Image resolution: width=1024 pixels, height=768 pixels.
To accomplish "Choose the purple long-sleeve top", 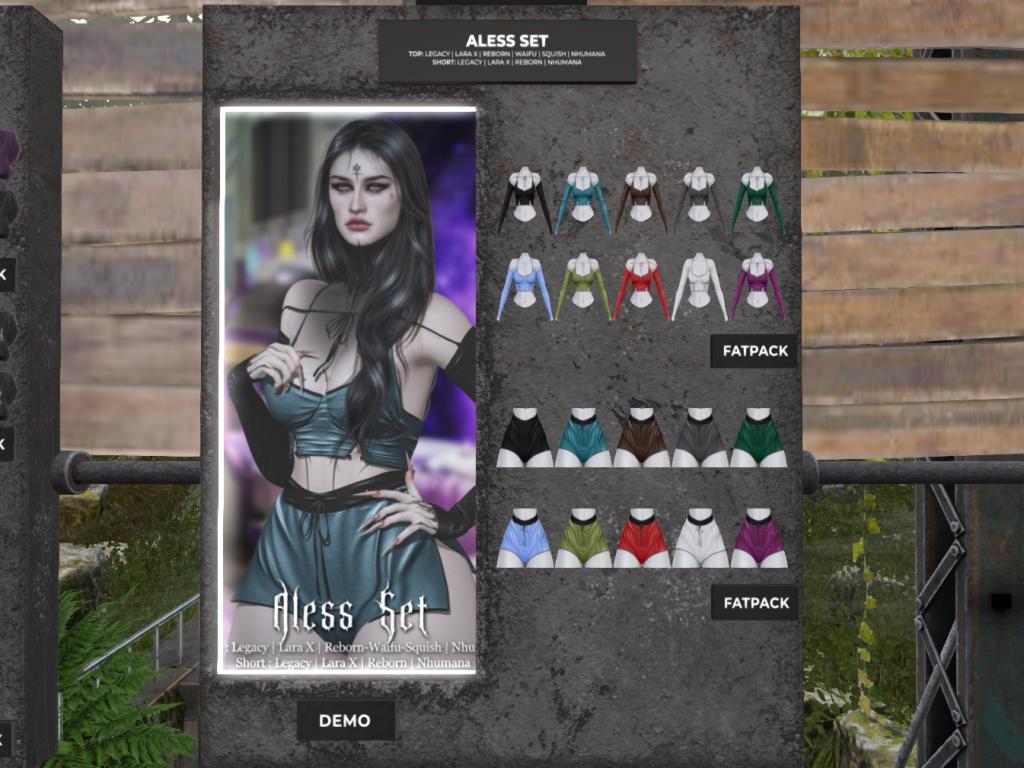I will (758, 286).
